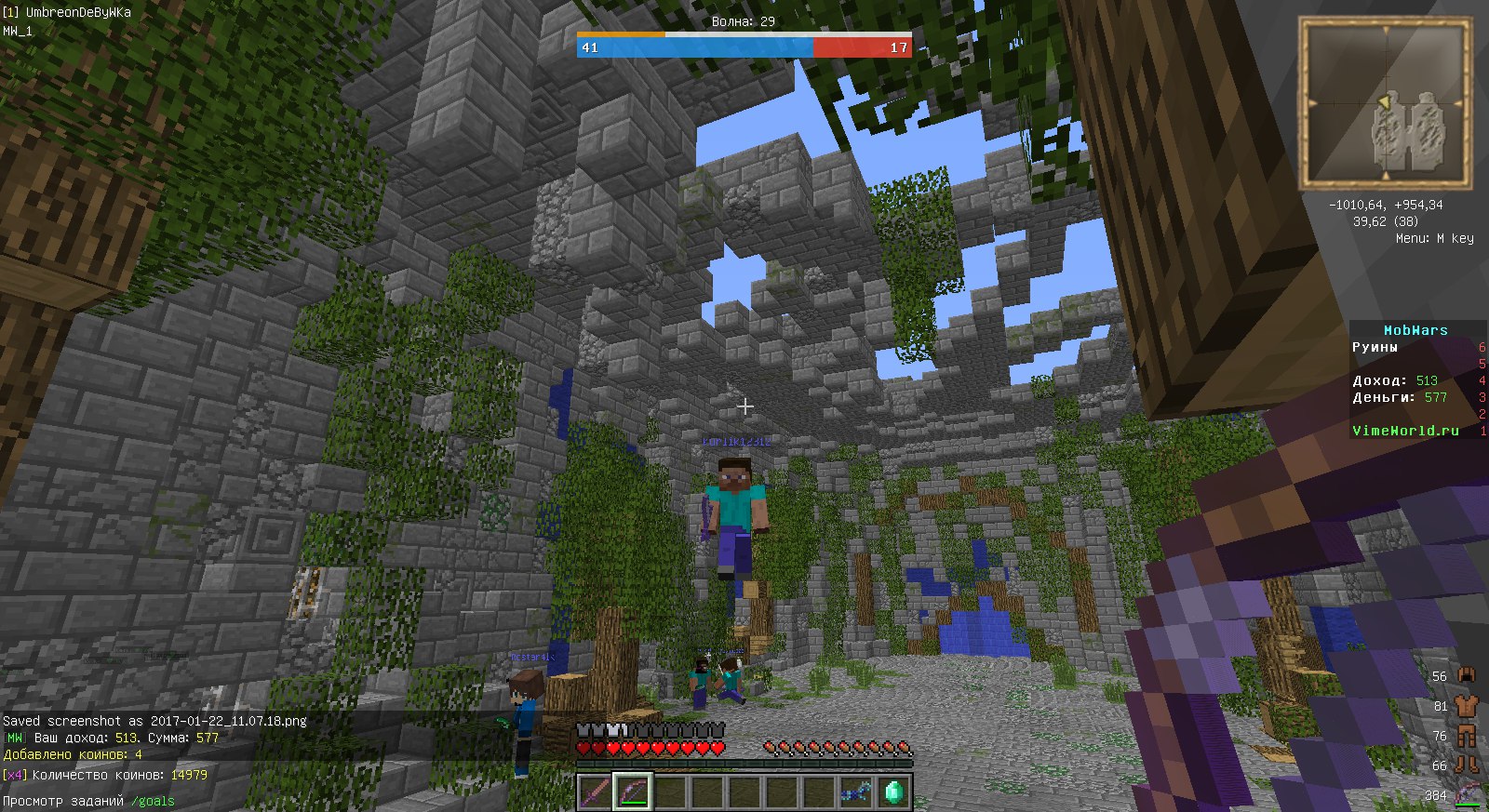This screenshot has height=812, width=1489.
Task: Select the purple sword hotbar slot
Action: (x=595, y=792)
